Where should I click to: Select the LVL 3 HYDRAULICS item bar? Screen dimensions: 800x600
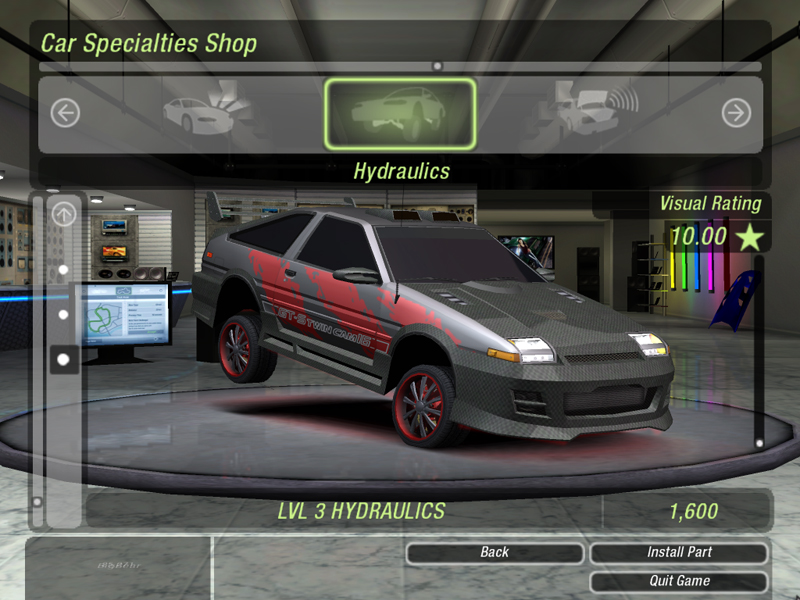pyautogui.click(x=361, y=511)
